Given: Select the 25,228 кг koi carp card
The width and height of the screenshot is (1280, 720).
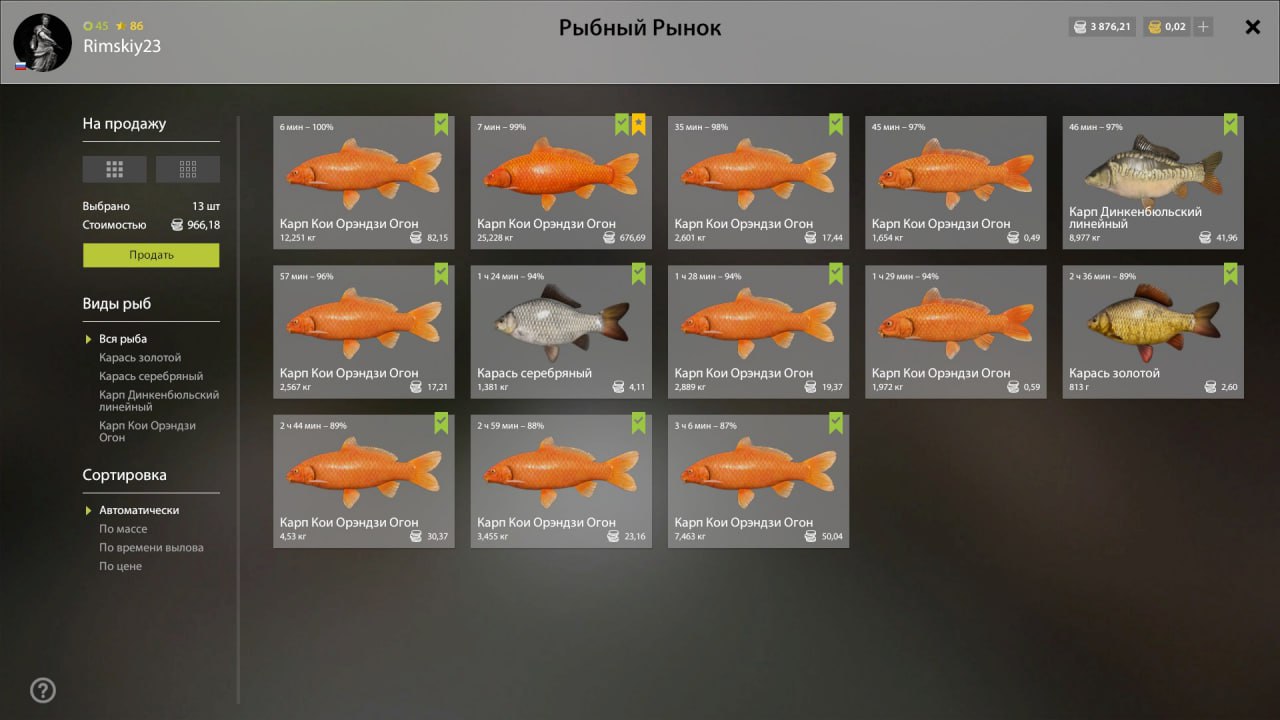Looking at the screenshot, I should coord(561,182).
